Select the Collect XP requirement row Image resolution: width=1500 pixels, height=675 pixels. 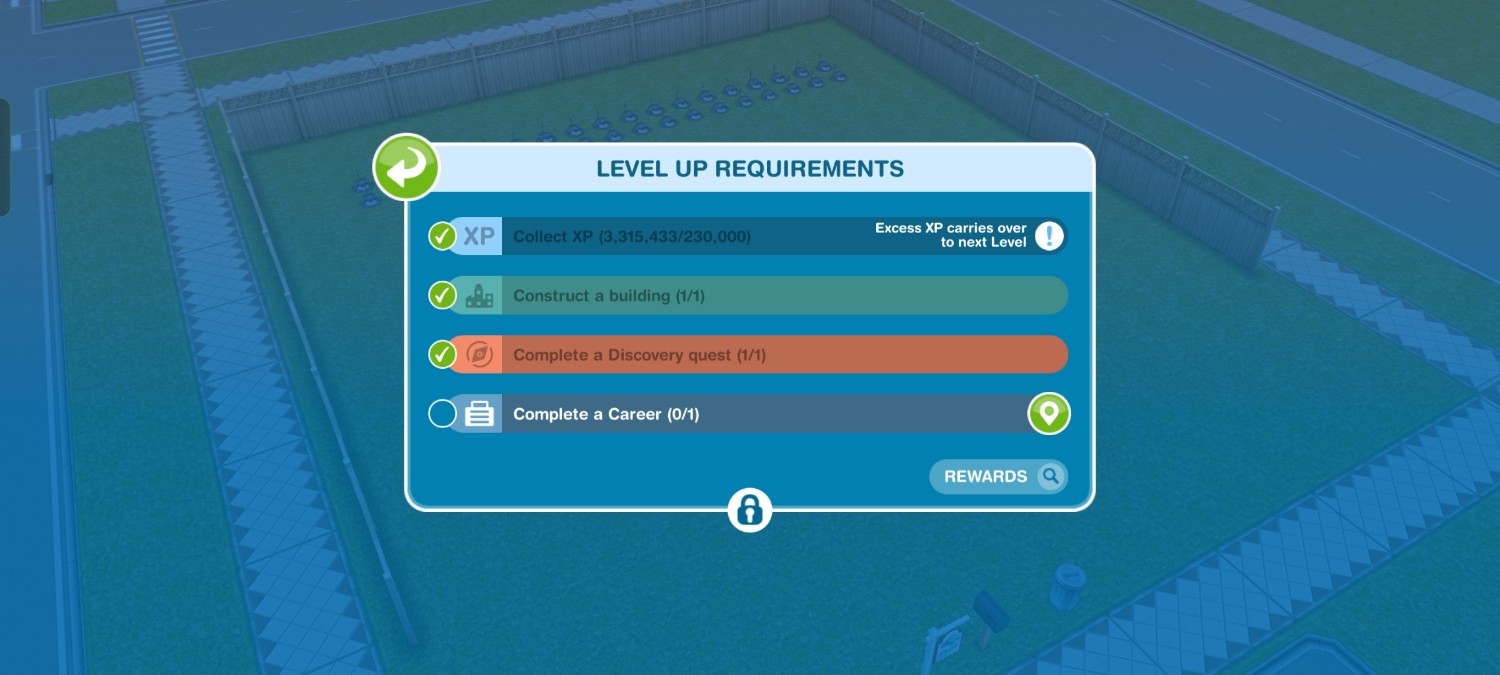(680, 237)
